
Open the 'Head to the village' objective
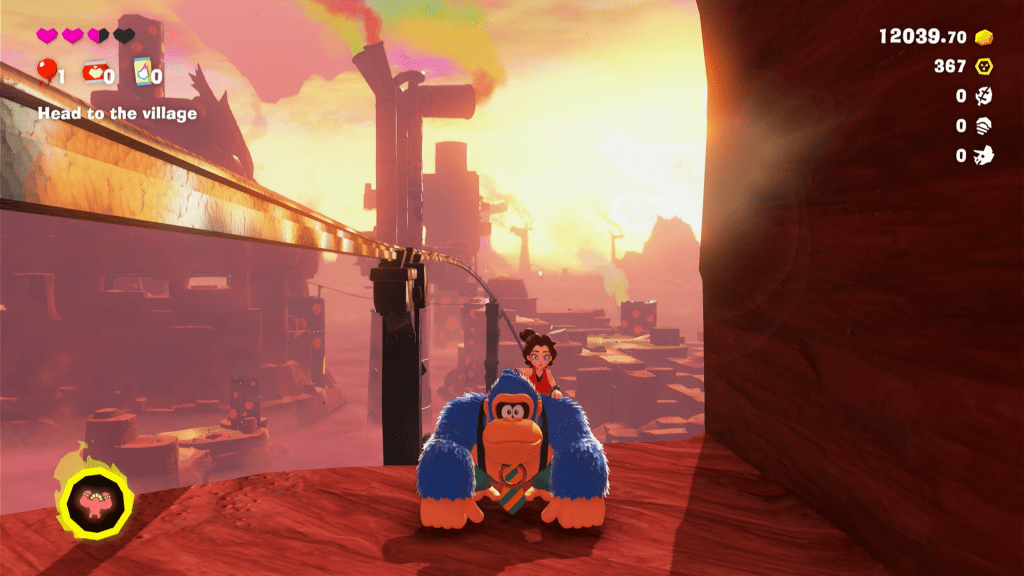tap(117, 114)
